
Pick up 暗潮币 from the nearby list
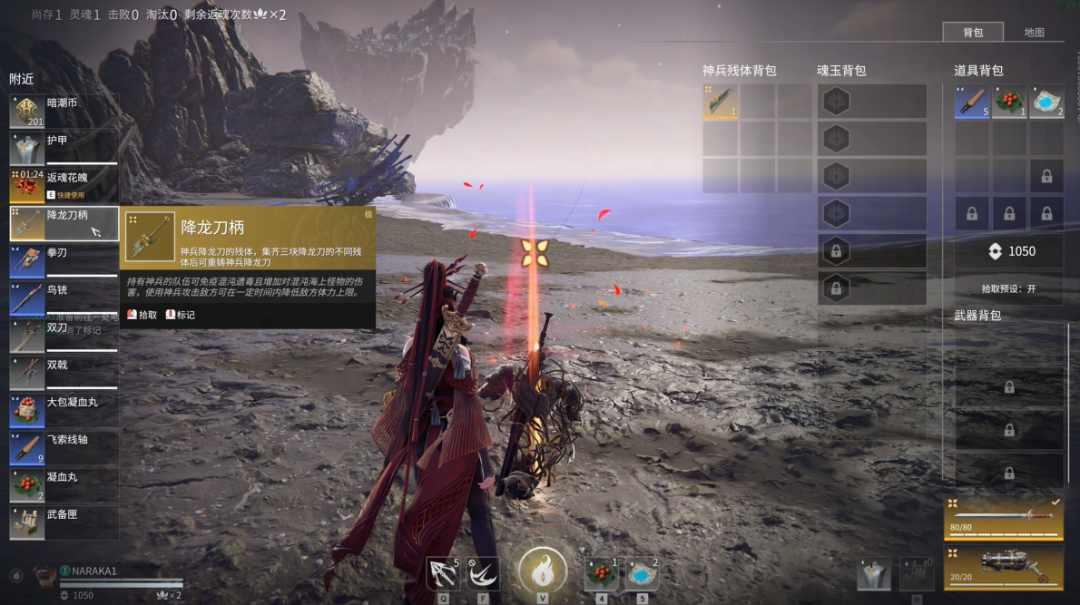pyautogui.click(x=64, y=111)
